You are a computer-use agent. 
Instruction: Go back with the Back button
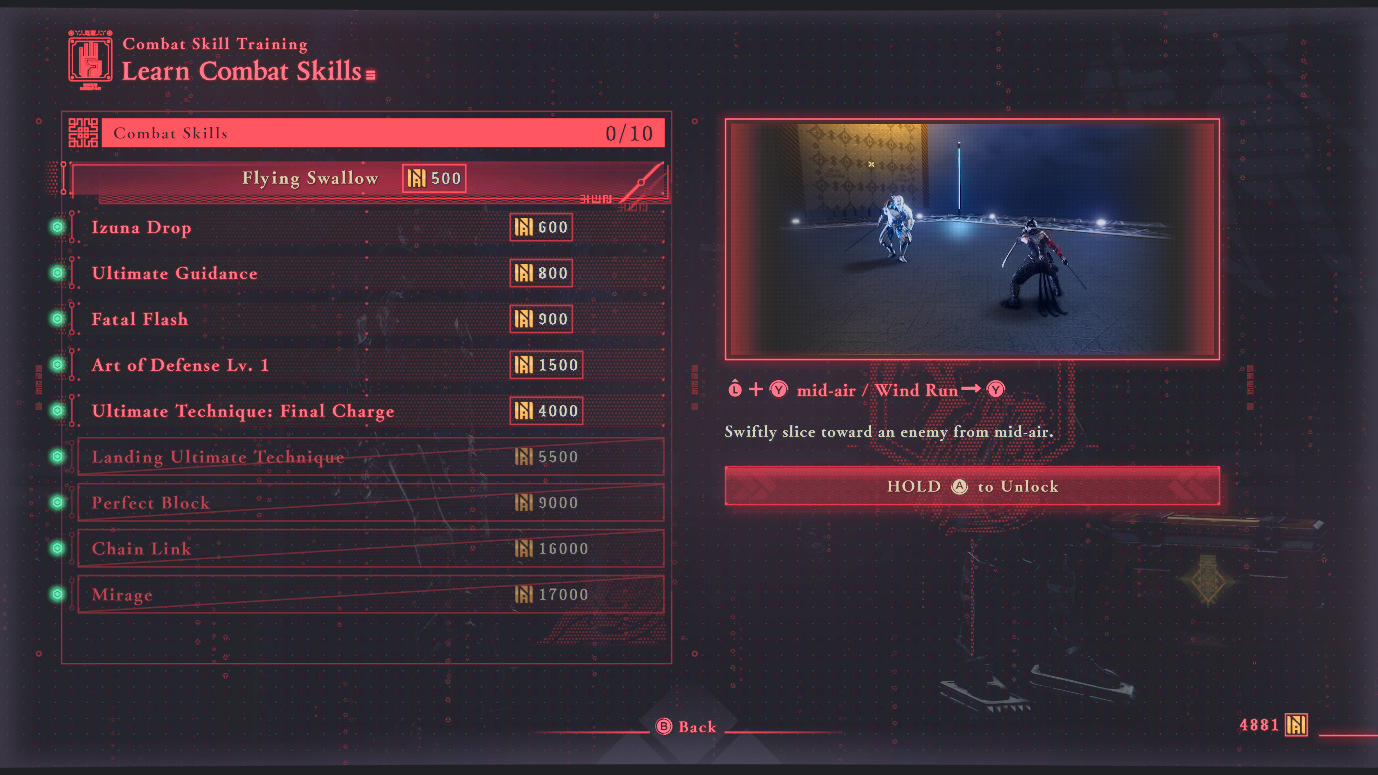686,727
